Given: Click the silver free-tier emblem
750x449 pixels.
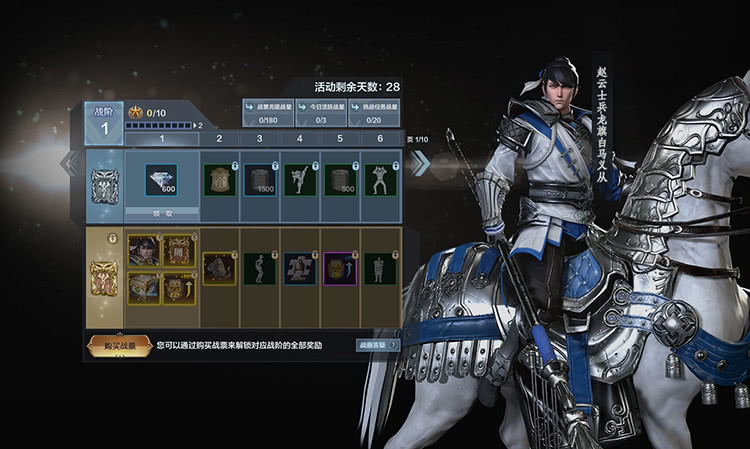Looking at the screenshot, I should click(x=104, y=184).
